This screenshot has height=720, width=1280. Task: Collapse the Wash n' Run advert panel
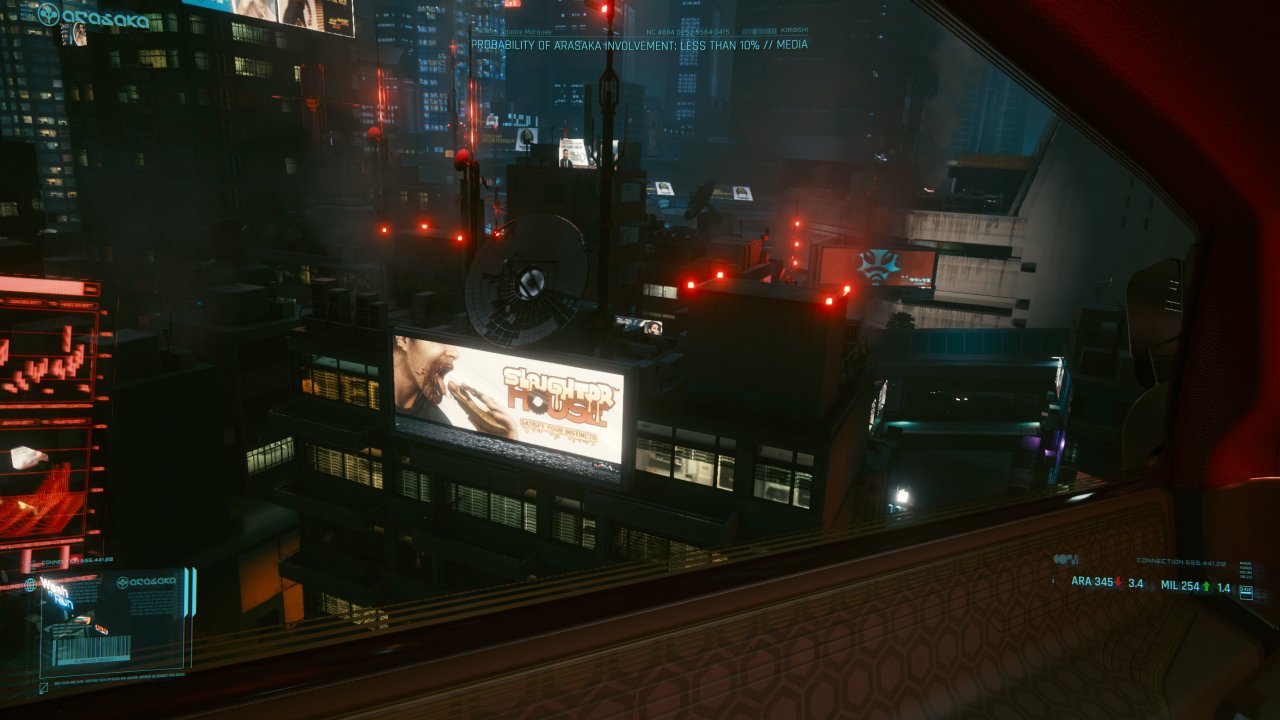pyautogui.click(x=57, y=592)
